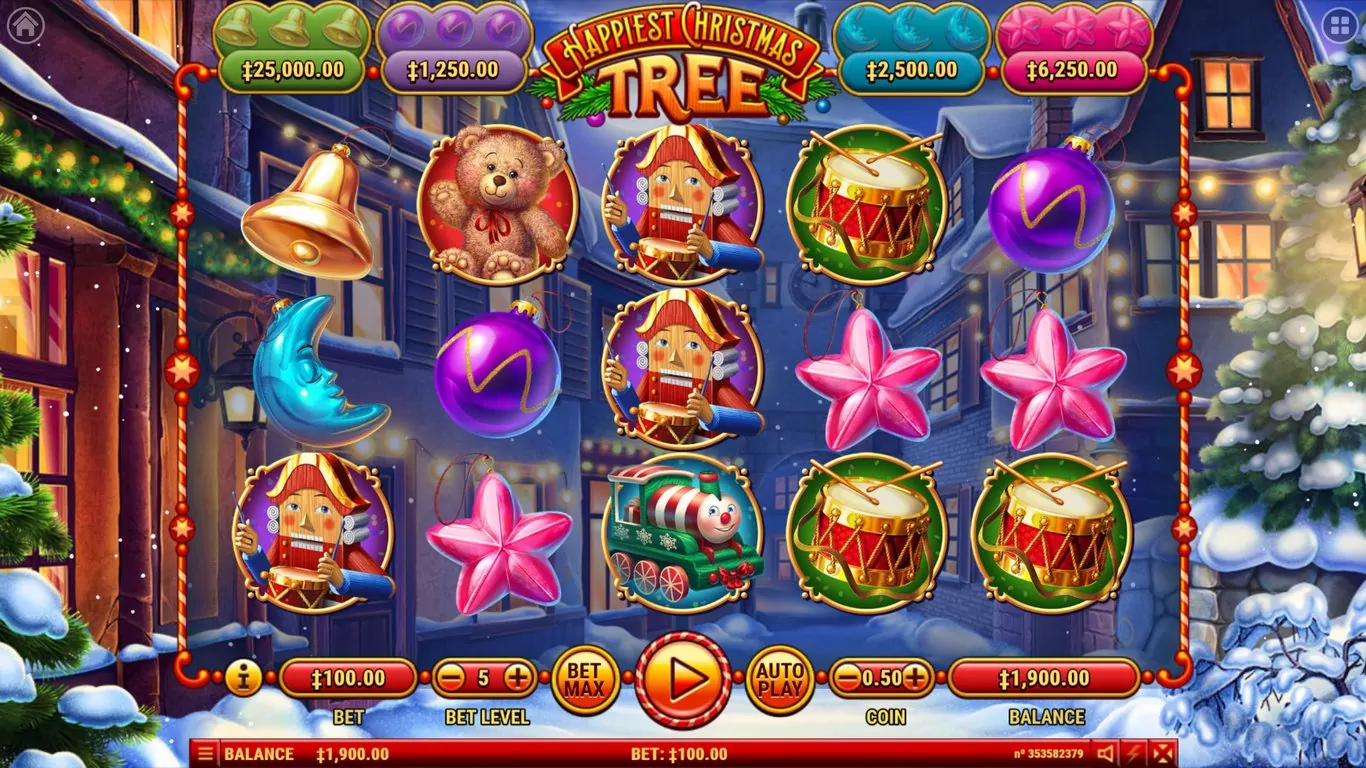Viewport: 1366px width, 768px height.
Task: Lower the coin value
Action: pos(848,678)
